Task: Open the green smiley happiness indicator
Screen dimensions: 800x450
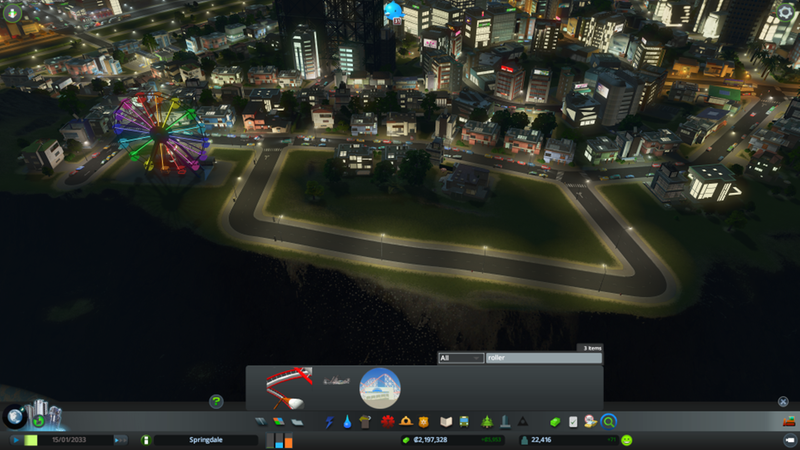Action: point(627,439)
